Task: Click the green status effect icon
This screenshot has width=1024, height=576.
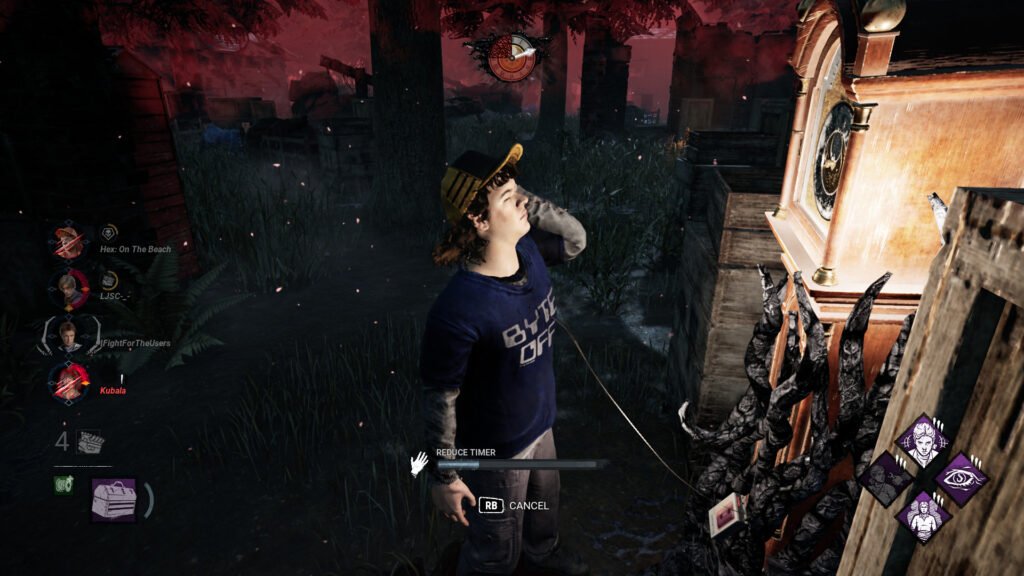Action: click(61, 485)
